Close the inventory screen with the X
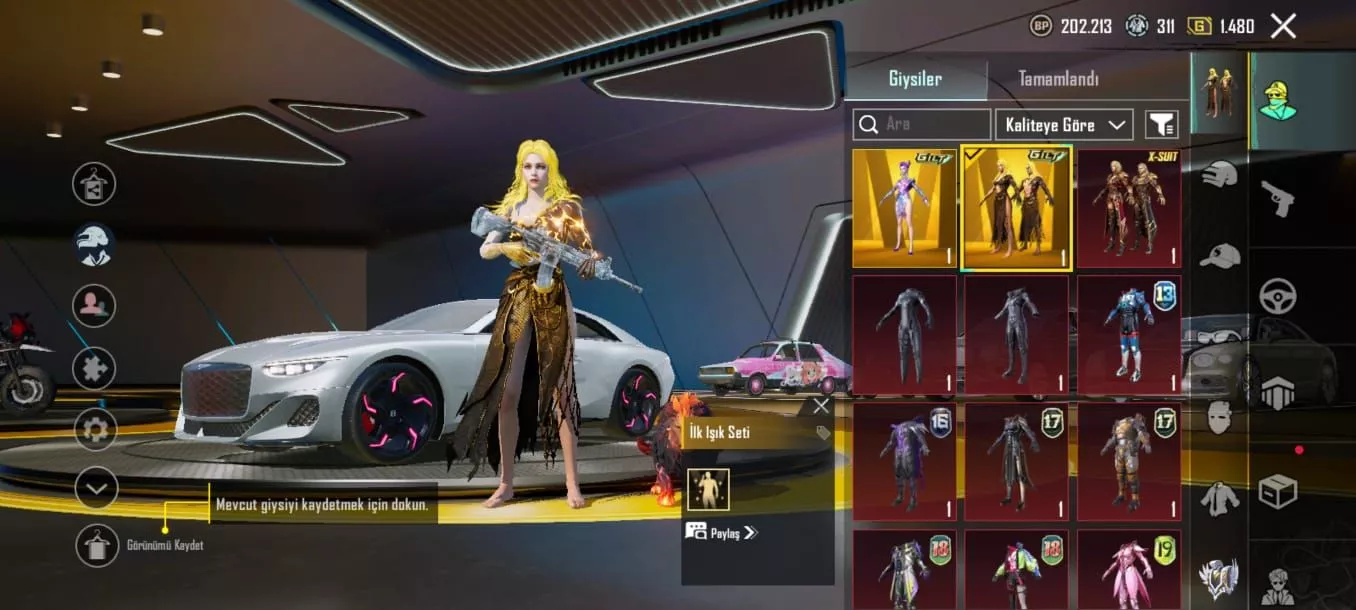This screenshot has height=610, width=1356. (1283, 26)
